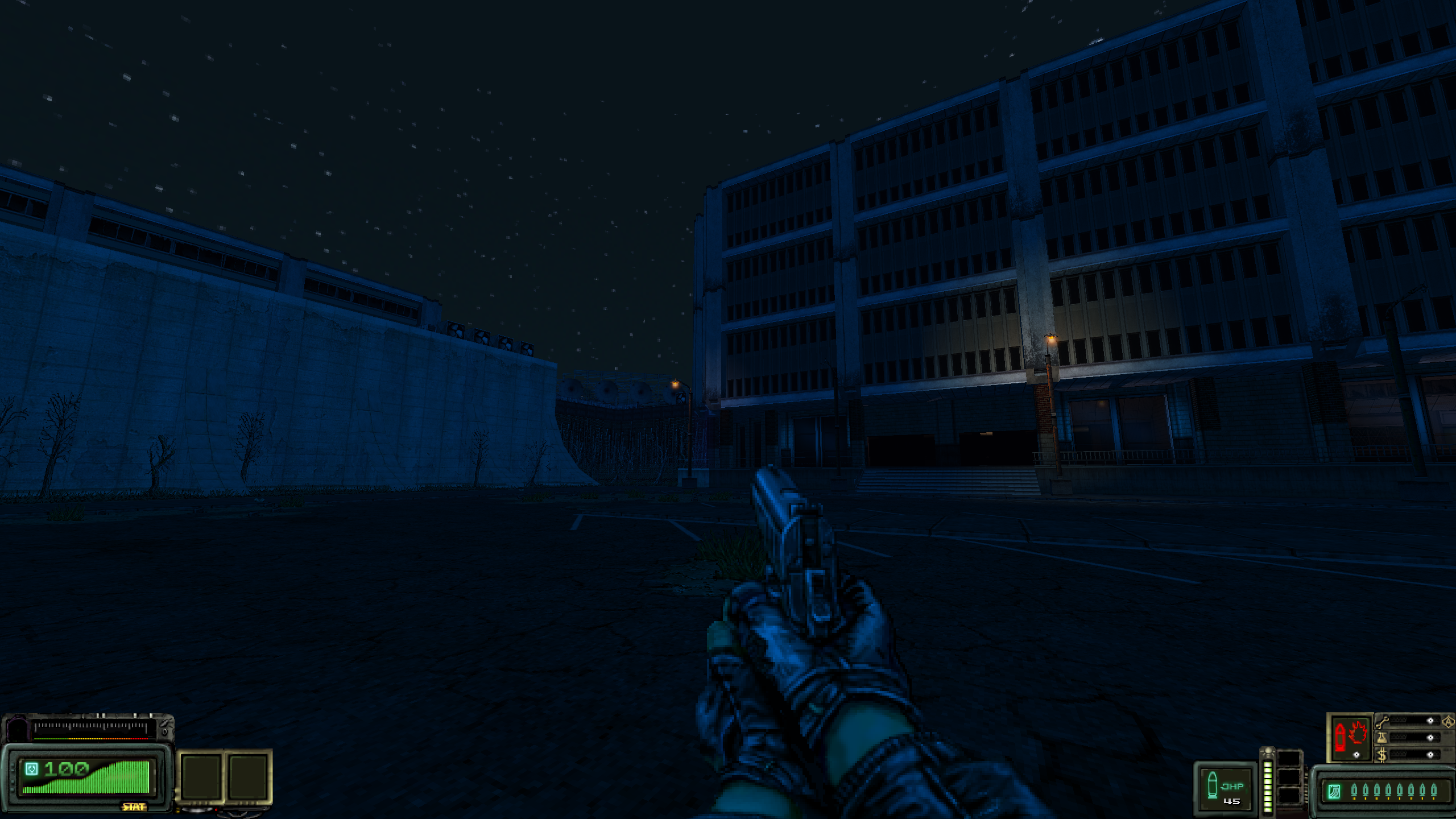The width and height of the screenshot is (1456, 819).
Task: Open the top magazine slot on the ammo rack
Action: (1290, 758)
